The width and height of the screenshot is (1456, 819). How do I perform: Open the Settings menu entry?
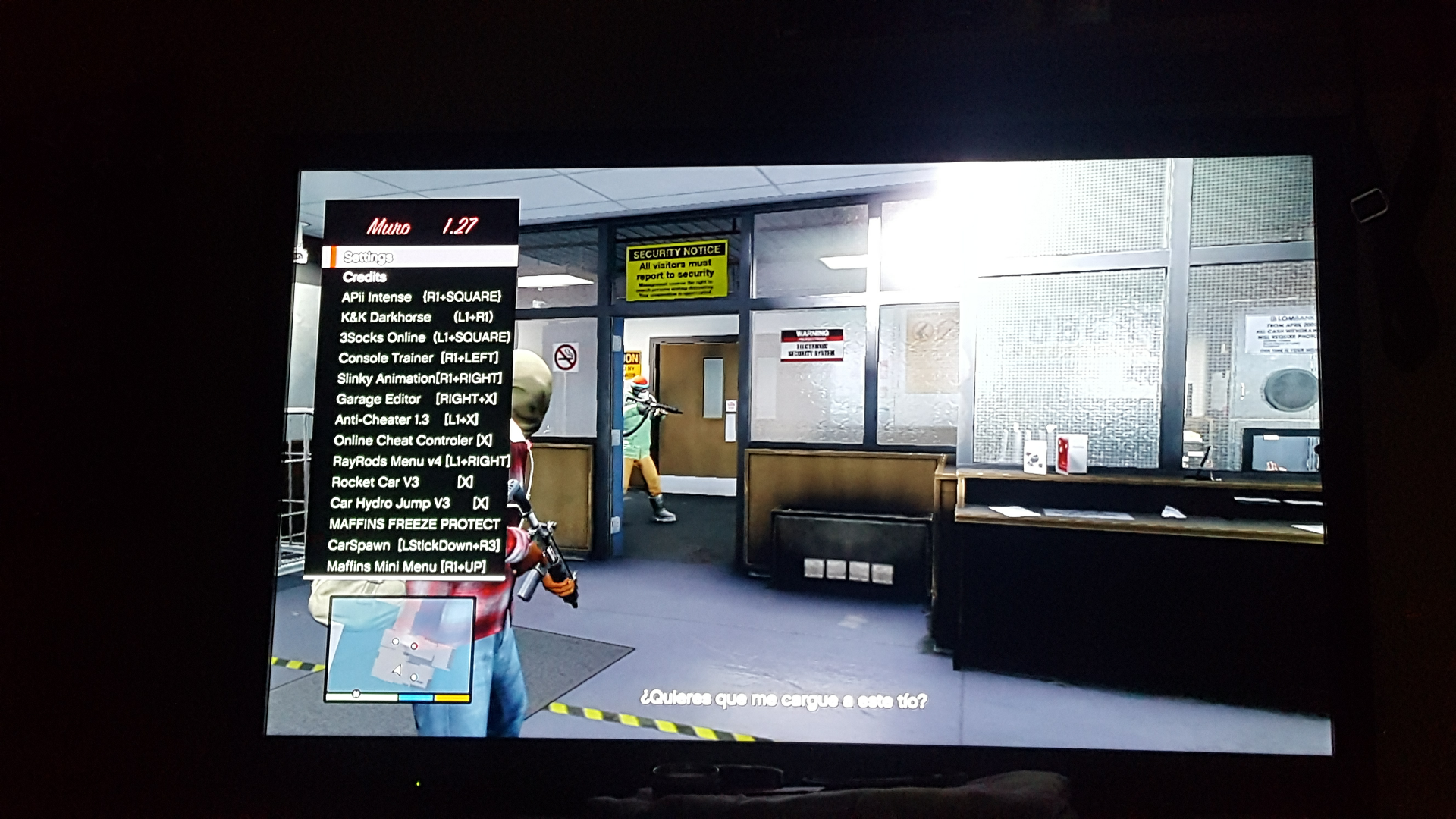pos(369,257)
